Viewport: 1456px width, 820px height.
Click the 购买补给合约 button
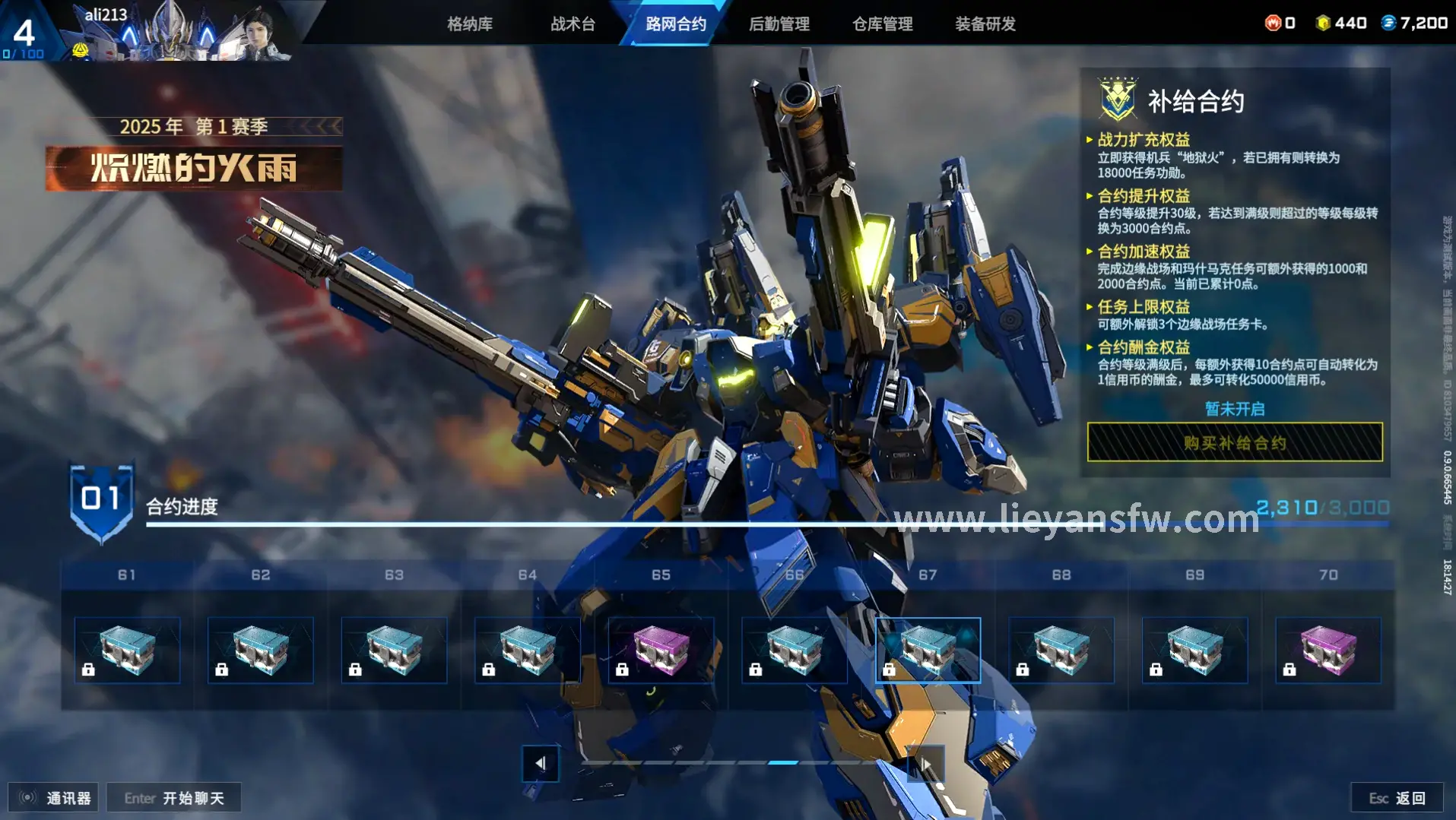point(1234,442)
